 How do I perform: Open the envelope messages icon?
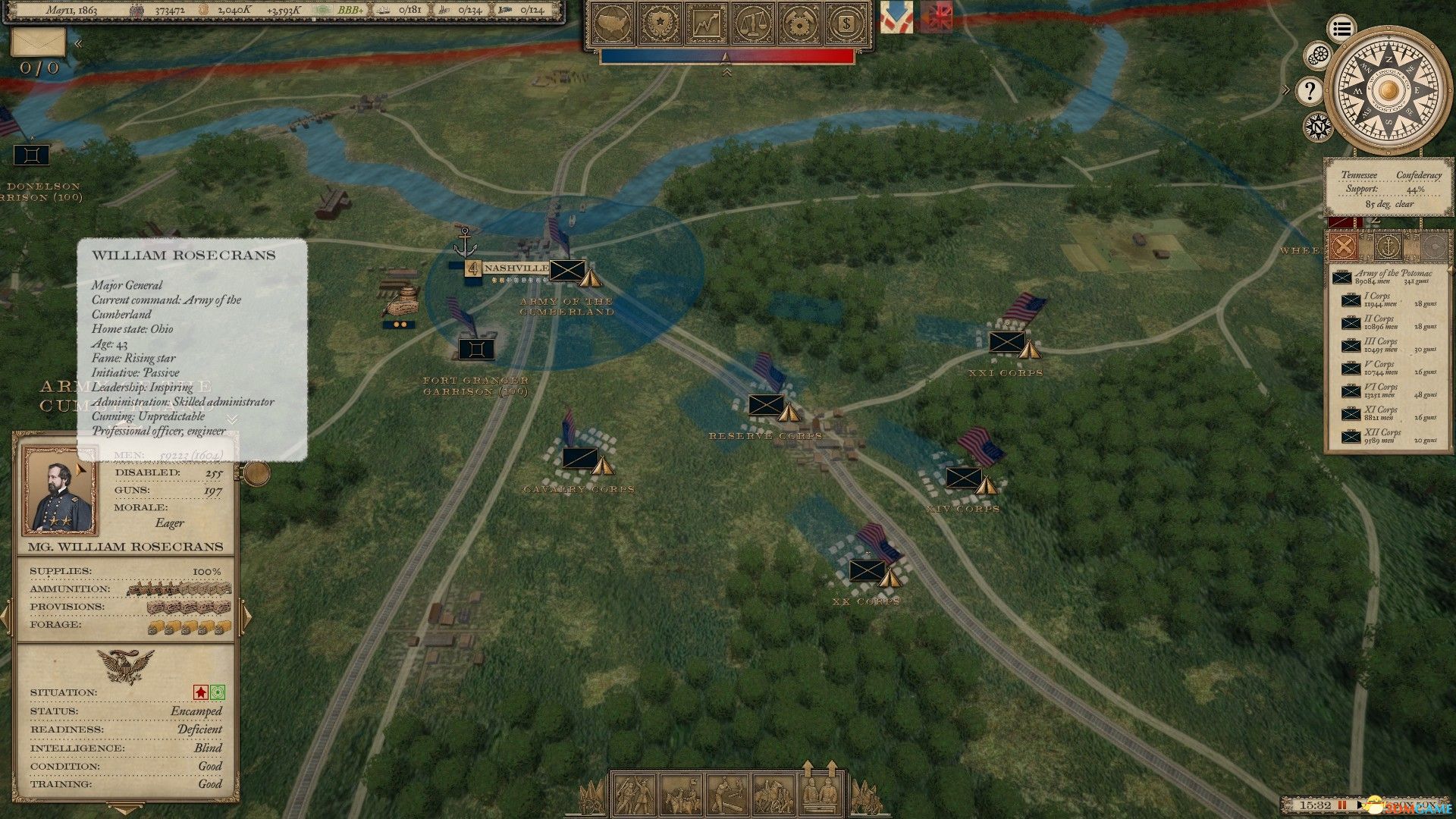click(38, 42)
